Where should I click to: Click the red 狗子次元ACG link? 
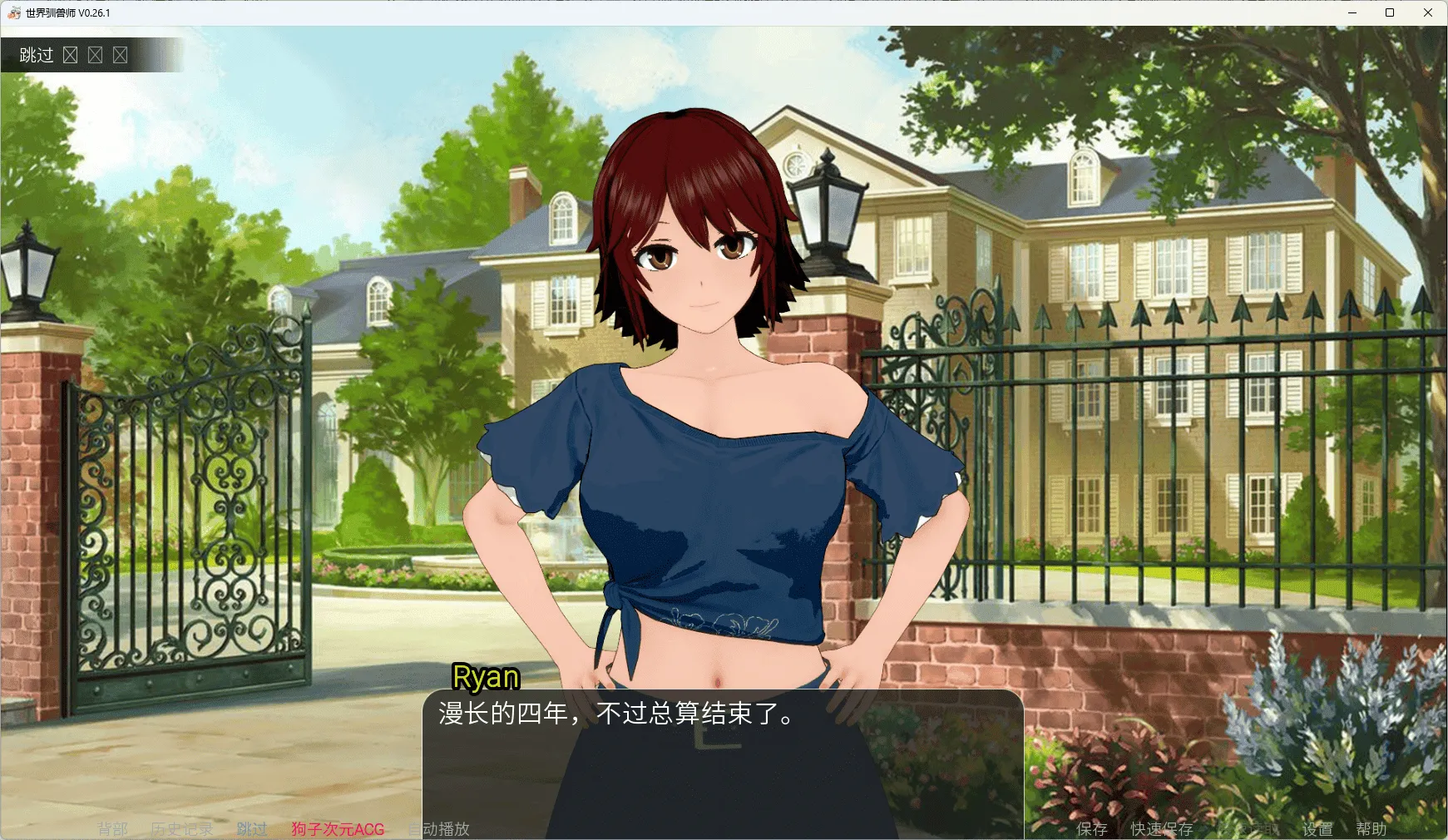337,828
